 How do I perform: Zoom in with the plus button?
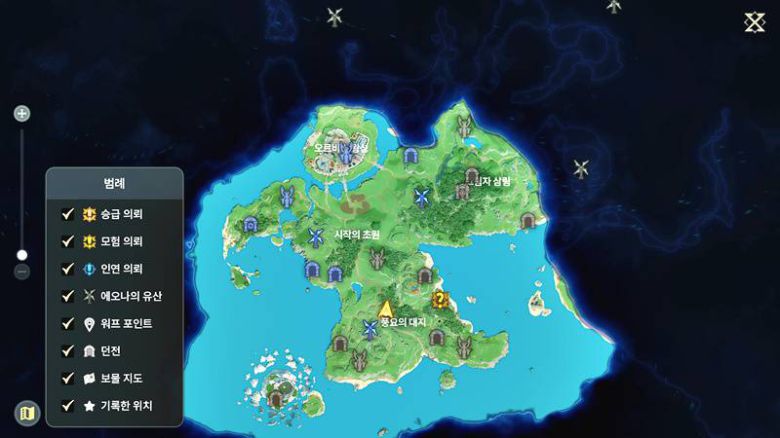(22, 114)
